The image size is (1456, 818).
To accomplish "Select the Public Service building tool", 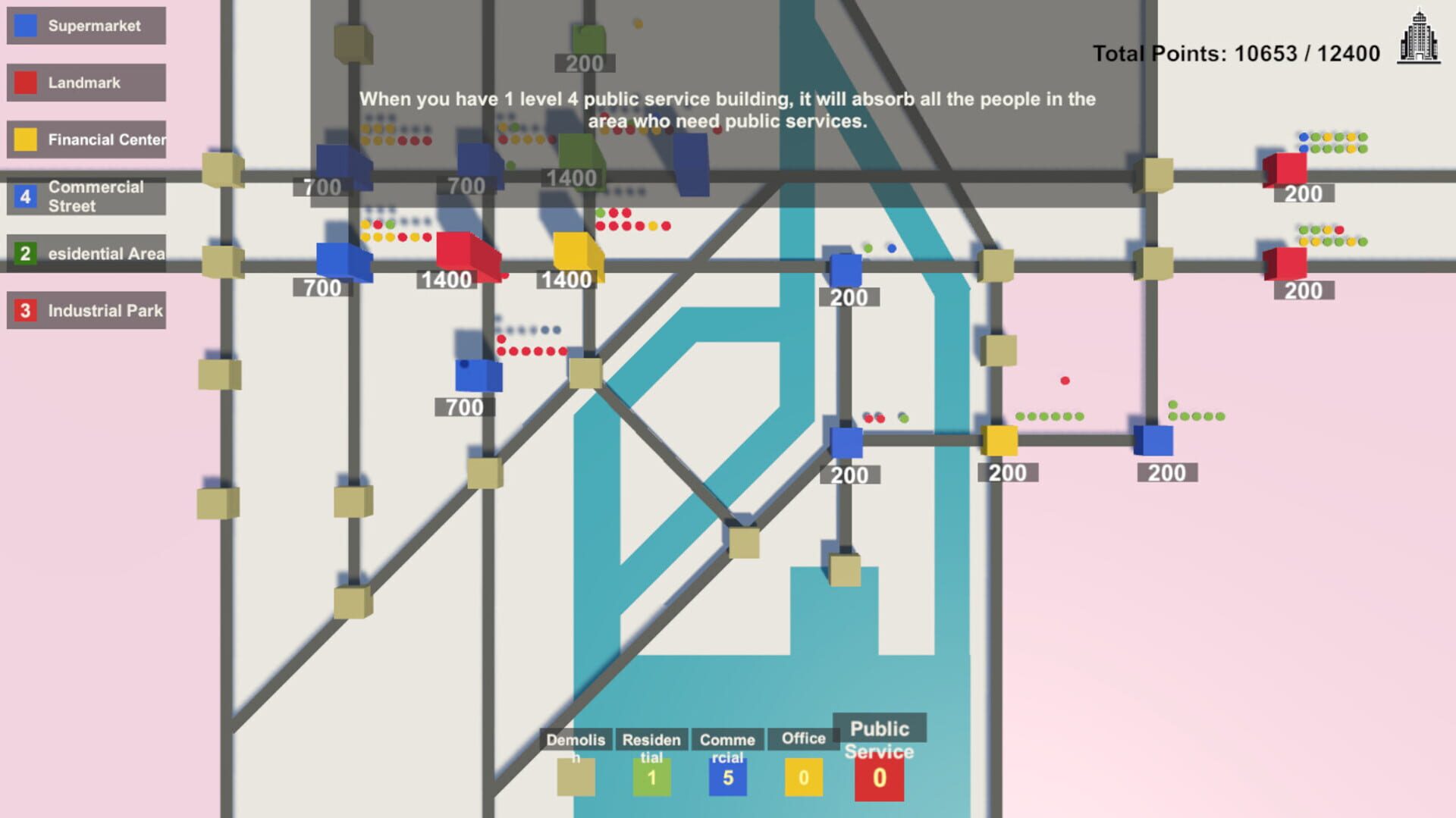I will tap(879, 775).
